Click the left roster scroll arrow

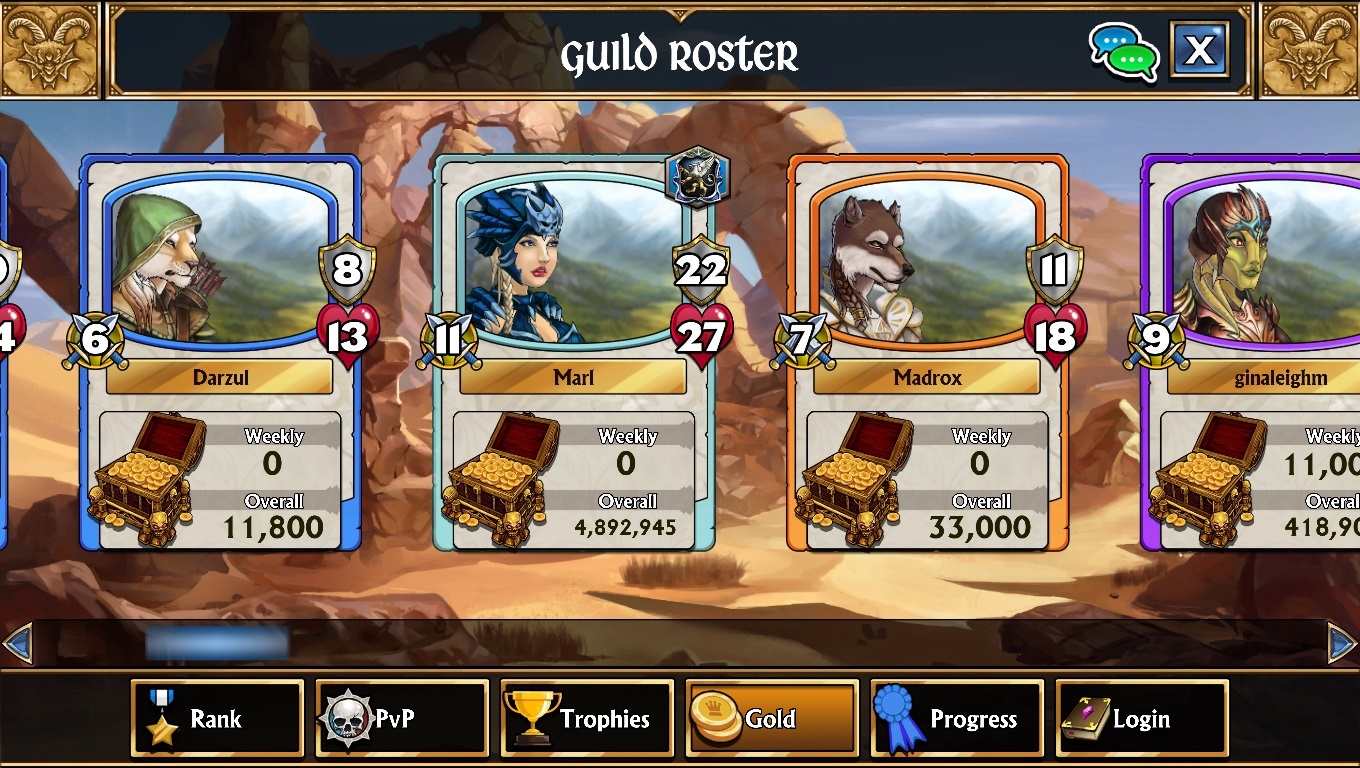[17, 642]
